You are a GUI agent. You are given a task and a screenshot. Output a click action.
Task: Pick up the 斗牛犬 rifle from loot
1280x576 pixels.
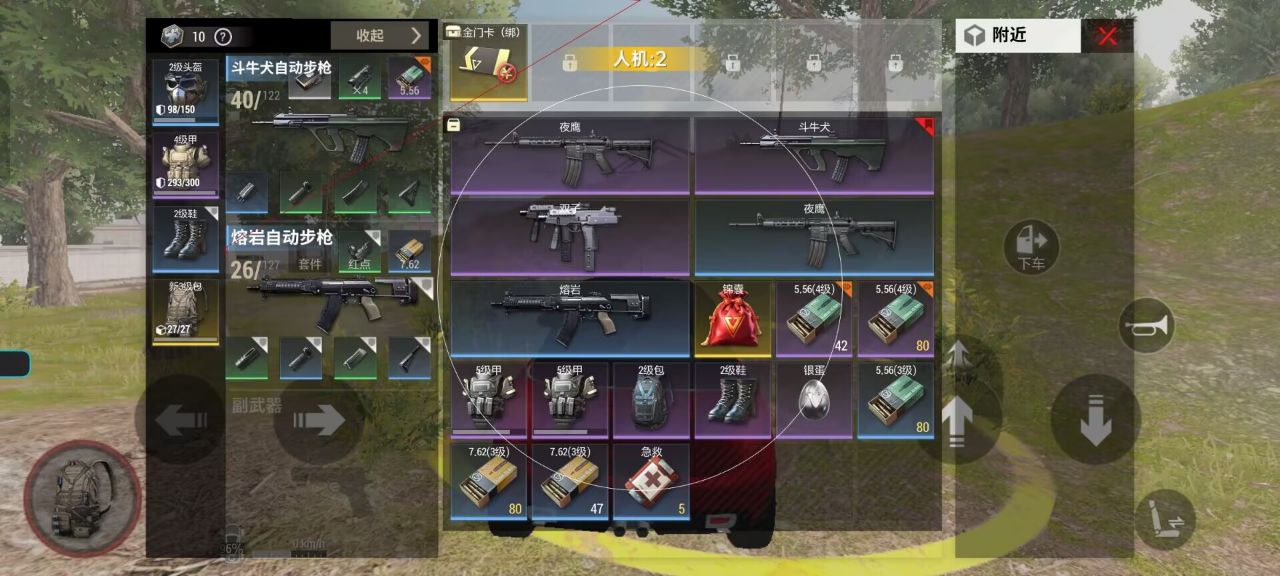(x=814, y=156)
